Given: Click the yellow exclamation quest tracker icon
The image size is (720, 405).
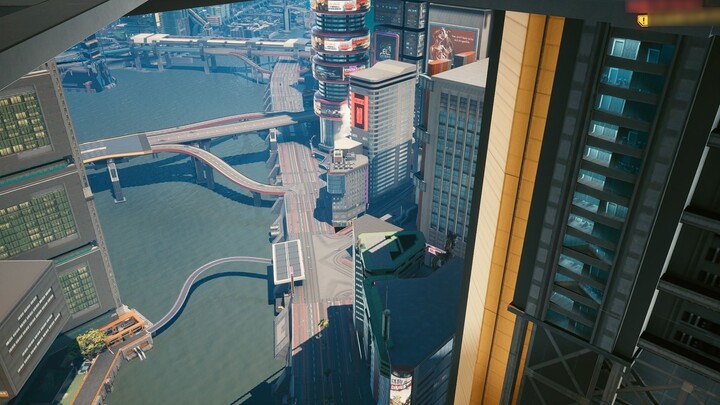Looking at the screenshot, I should click(x=643, y=20).
